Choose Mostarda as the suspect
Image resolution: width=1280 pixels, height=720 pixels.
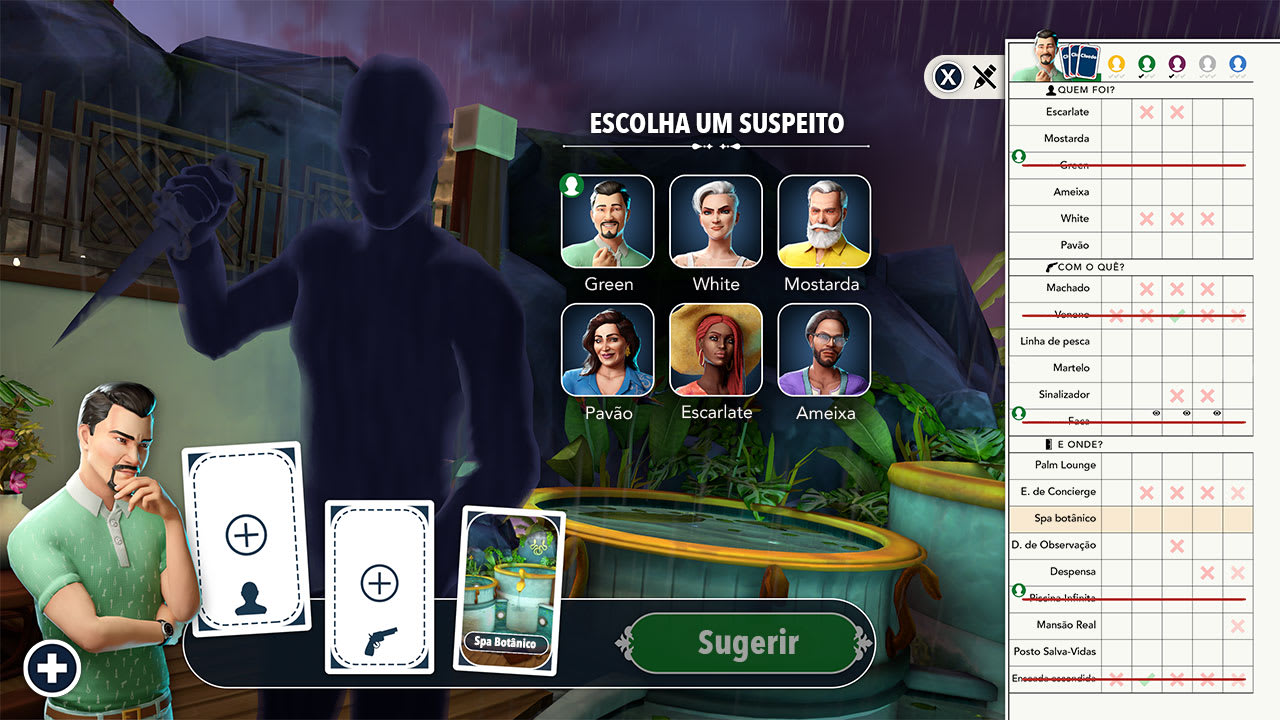coord(823,222)
